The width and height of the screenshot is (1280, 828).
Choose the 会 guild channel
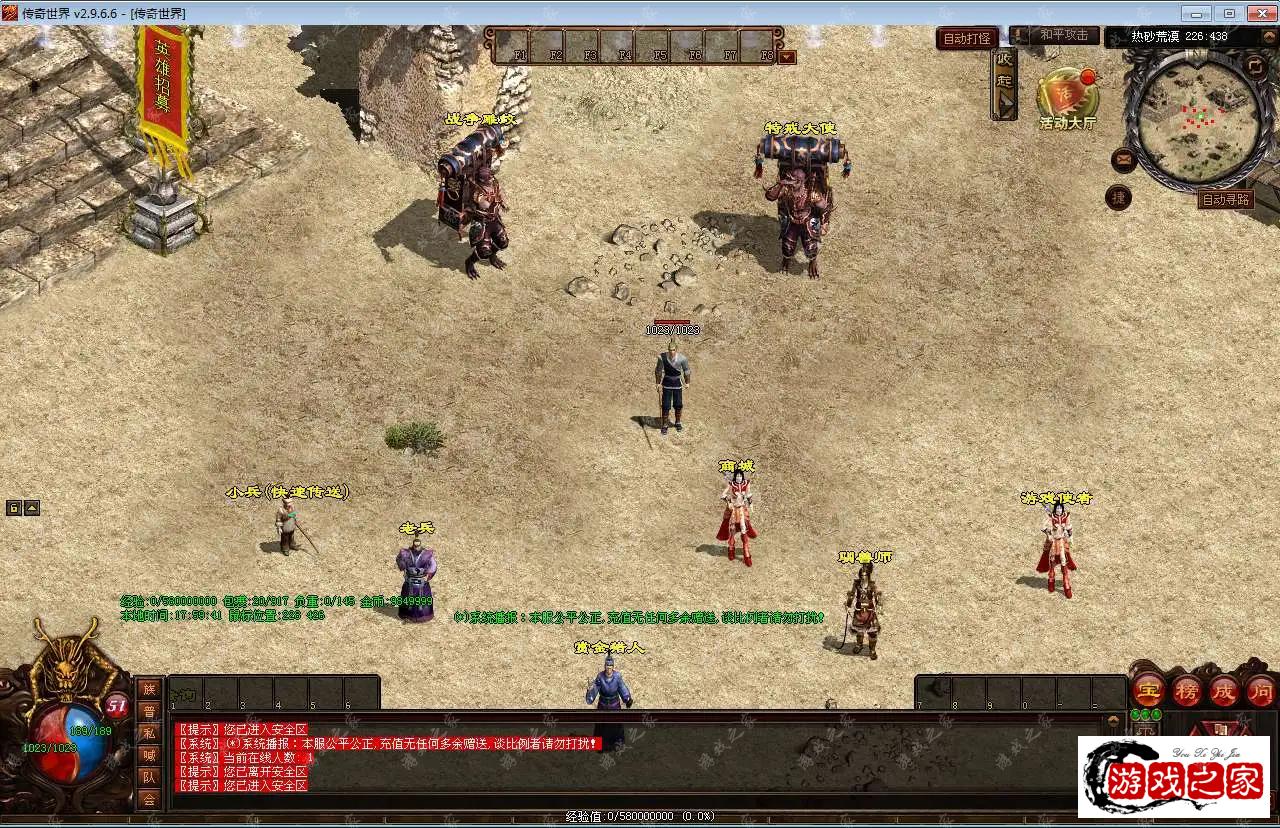point(149,799)
